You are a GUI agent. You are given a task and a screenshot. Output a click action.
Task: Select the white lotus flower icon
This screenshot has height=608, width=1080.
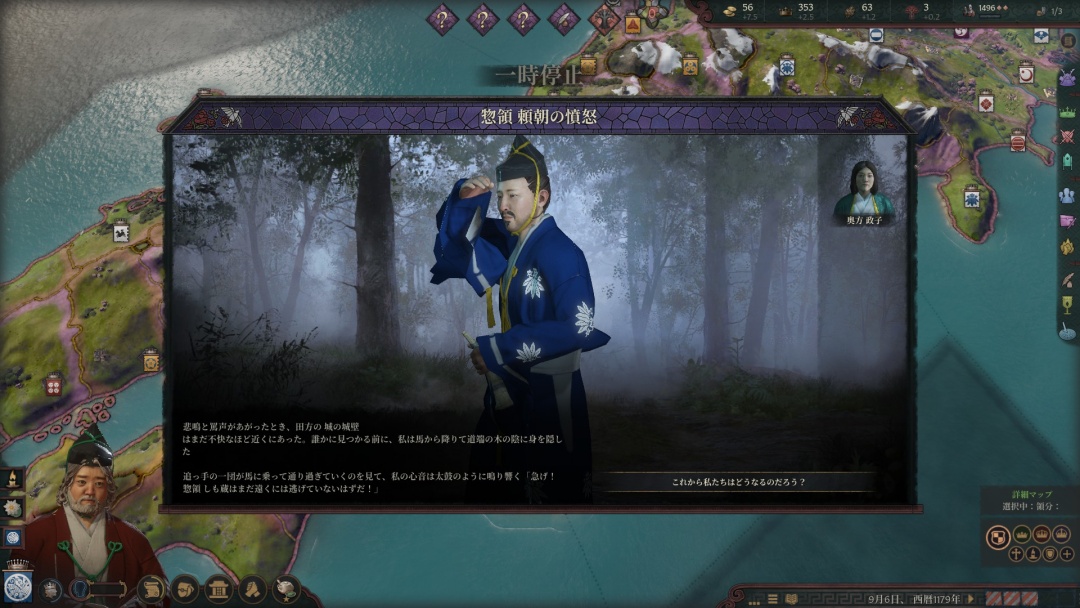tap(13, 508)
